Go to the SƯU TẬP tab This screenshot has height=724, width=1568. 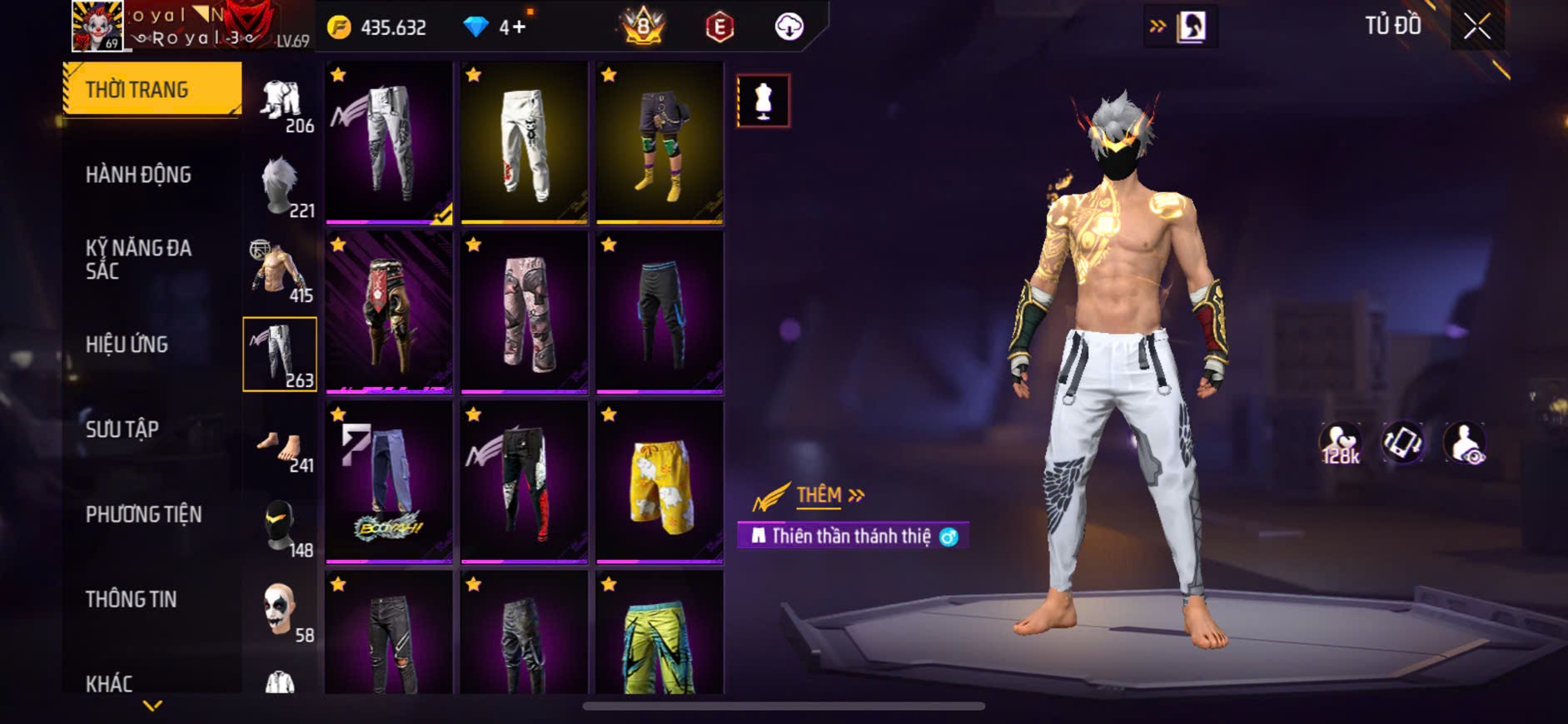click(122, 429)
